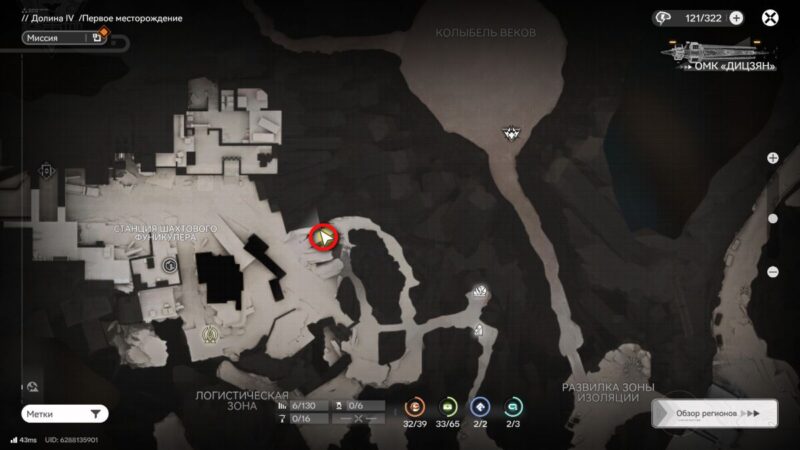This screenshot has height=450, width=800.
Task: Select the circular marker near Станция шахтового фуникулера
Action: pos(169,265)
